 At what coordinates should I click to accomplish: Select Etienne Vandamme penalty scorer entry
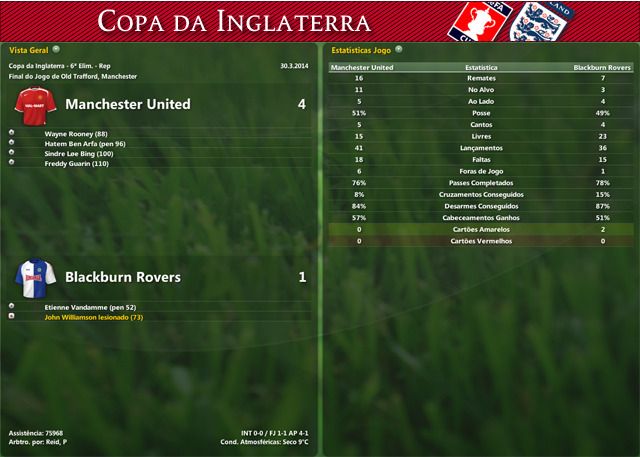tap(90, 307)
